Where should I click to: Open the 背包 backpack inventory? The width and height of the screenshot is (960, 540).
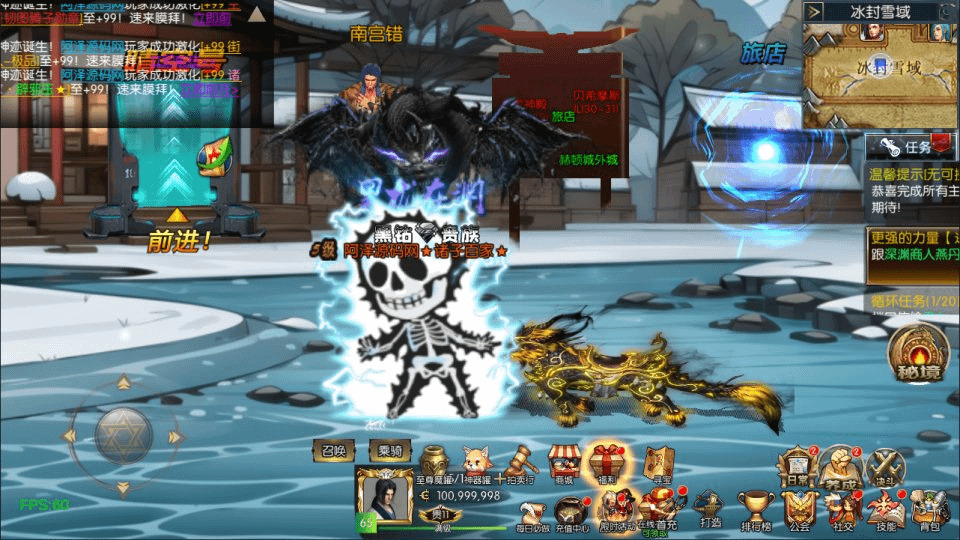930,508
